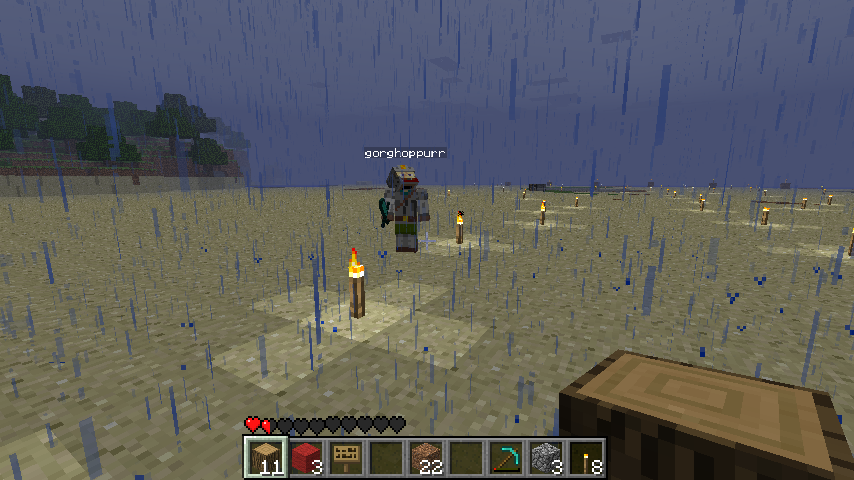Choose the wooden sign hotbar slot
This screenshot has height=480, width=854.
[346, 458]
